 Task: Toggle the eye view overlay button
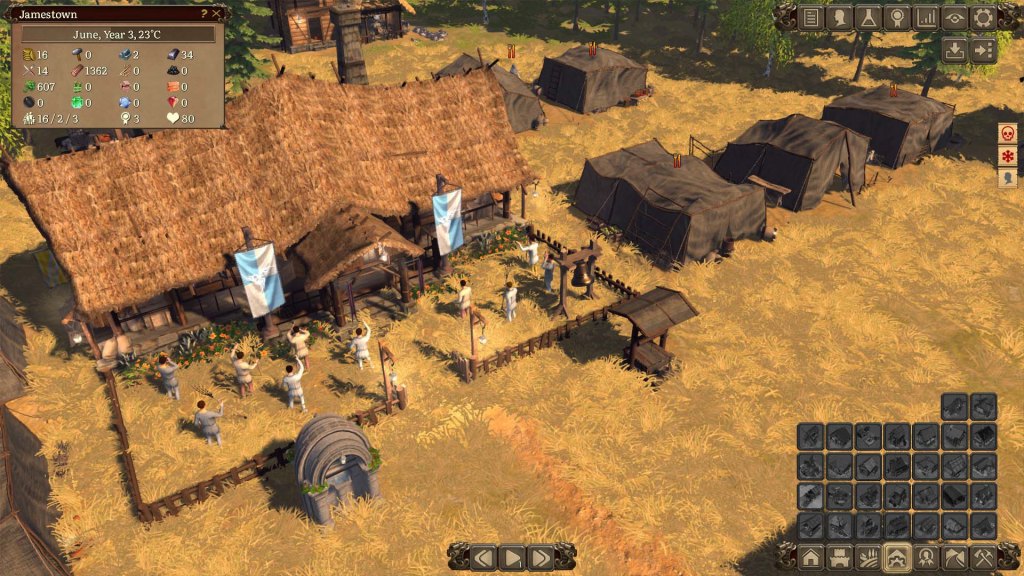pos(955,17)
